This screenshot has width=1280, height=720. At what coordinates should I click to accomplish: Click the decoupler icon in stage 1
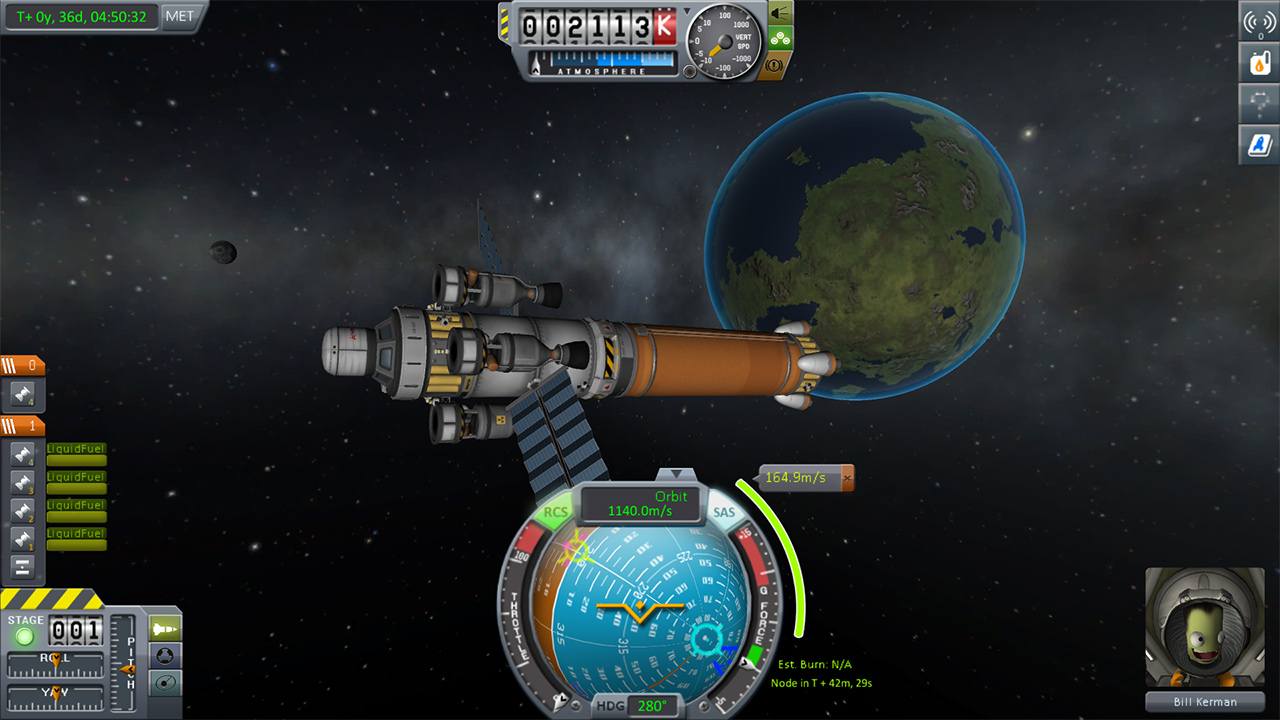click(x=22, y=567)
